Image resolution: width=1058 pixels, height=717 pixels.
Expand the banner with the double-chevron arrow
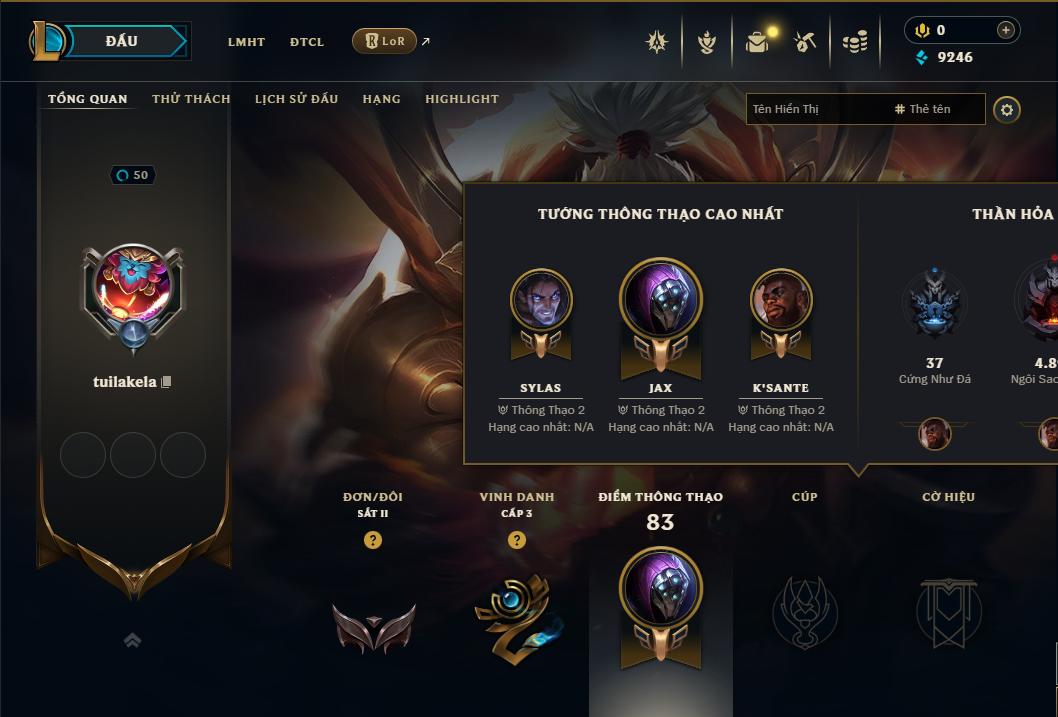pyautogui.click(x=132, y=640)
